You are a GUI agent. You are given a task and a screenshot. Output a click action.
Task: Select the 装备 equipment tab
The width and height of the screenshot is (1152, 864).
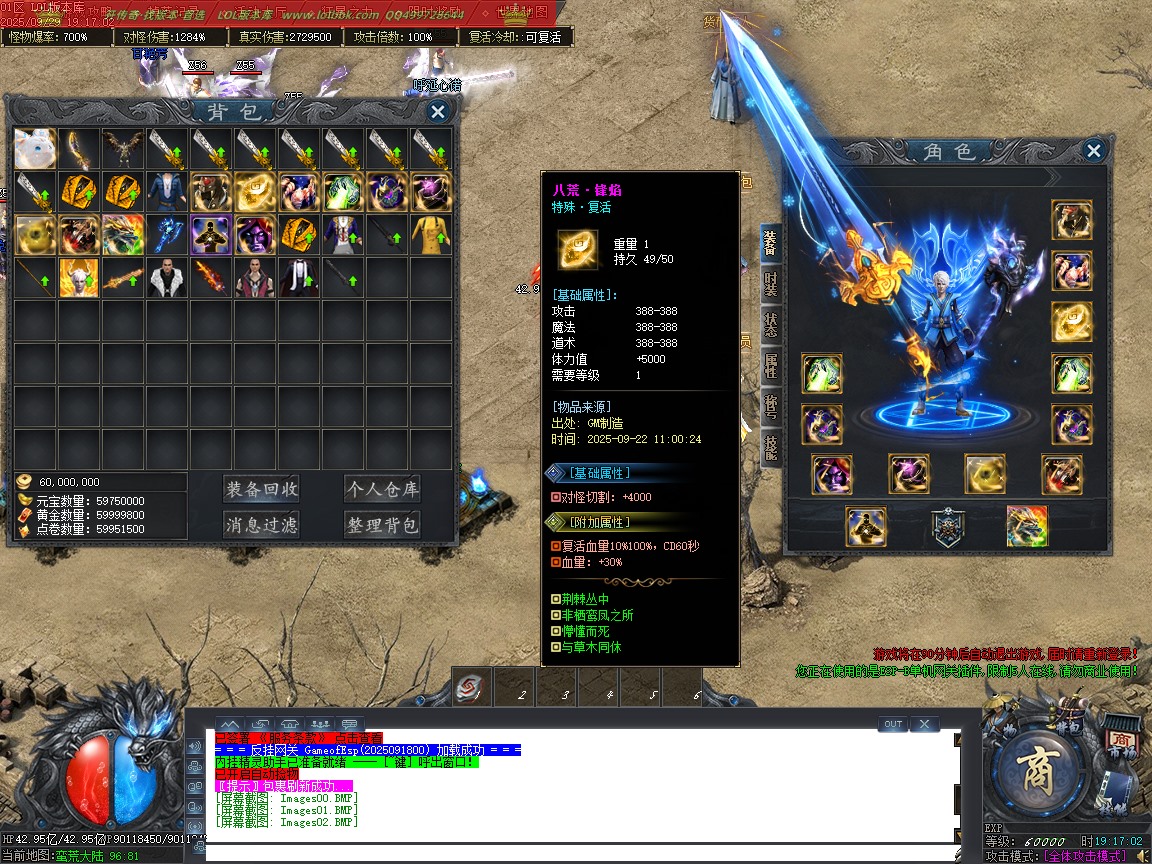click(x=770, y=243)
